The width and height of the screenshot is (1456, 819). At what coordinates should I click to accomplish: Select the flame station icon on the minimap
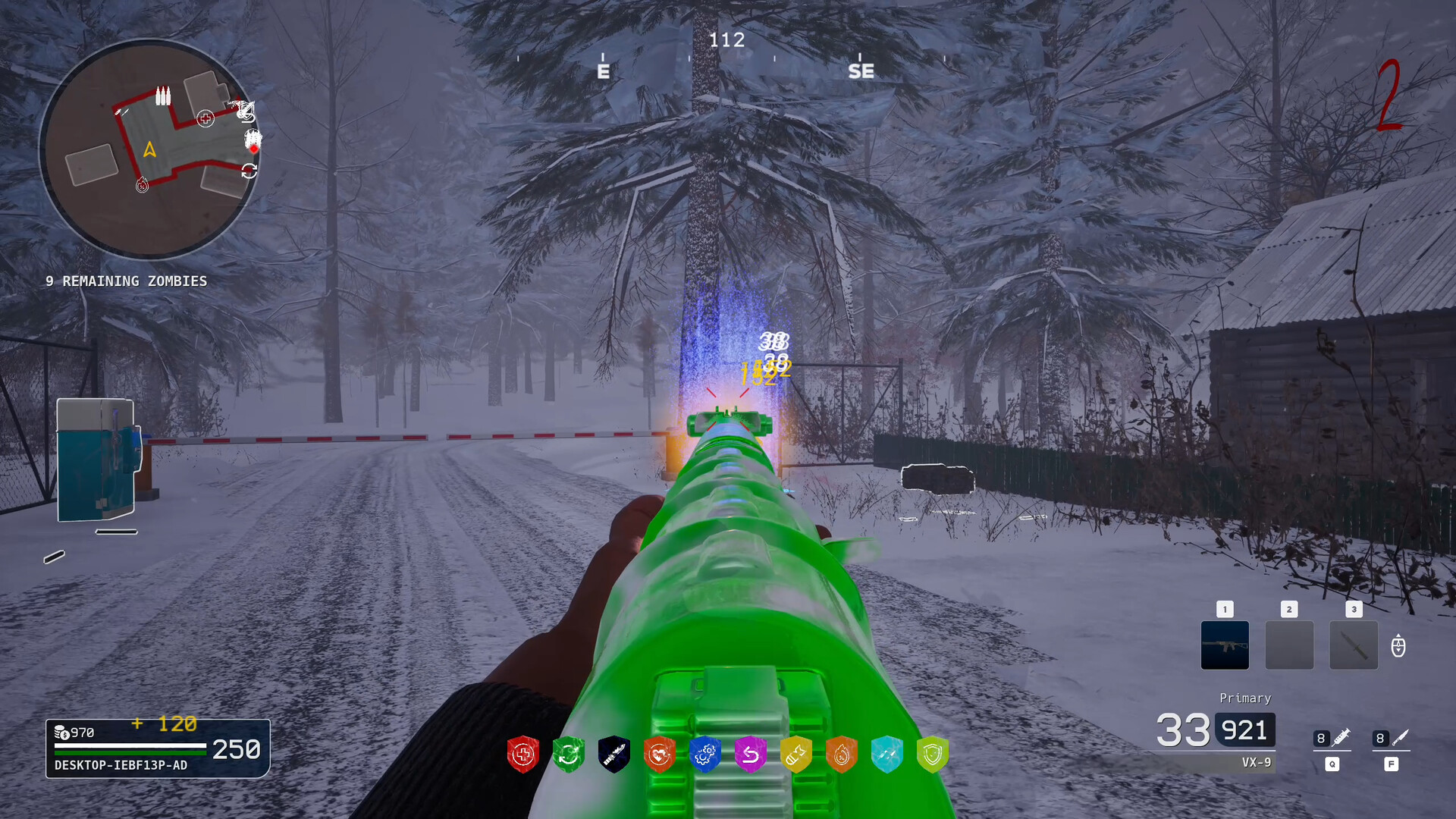pyautogui.click(x=143, y=184)
